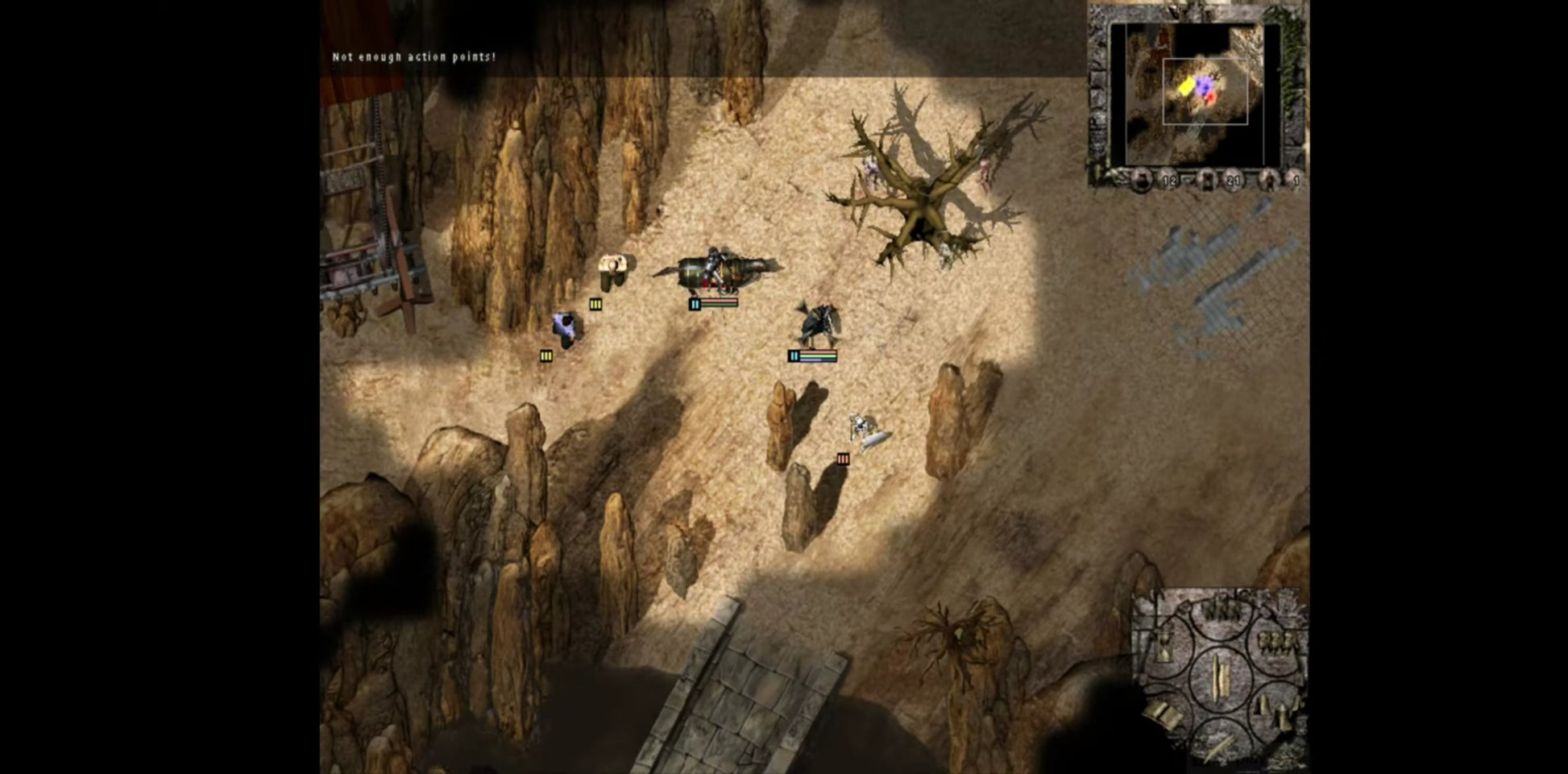Screen dimensions: 1568x774
Task: Select the pale beige unit with yellow marker
Action: (x=612, y=270)
